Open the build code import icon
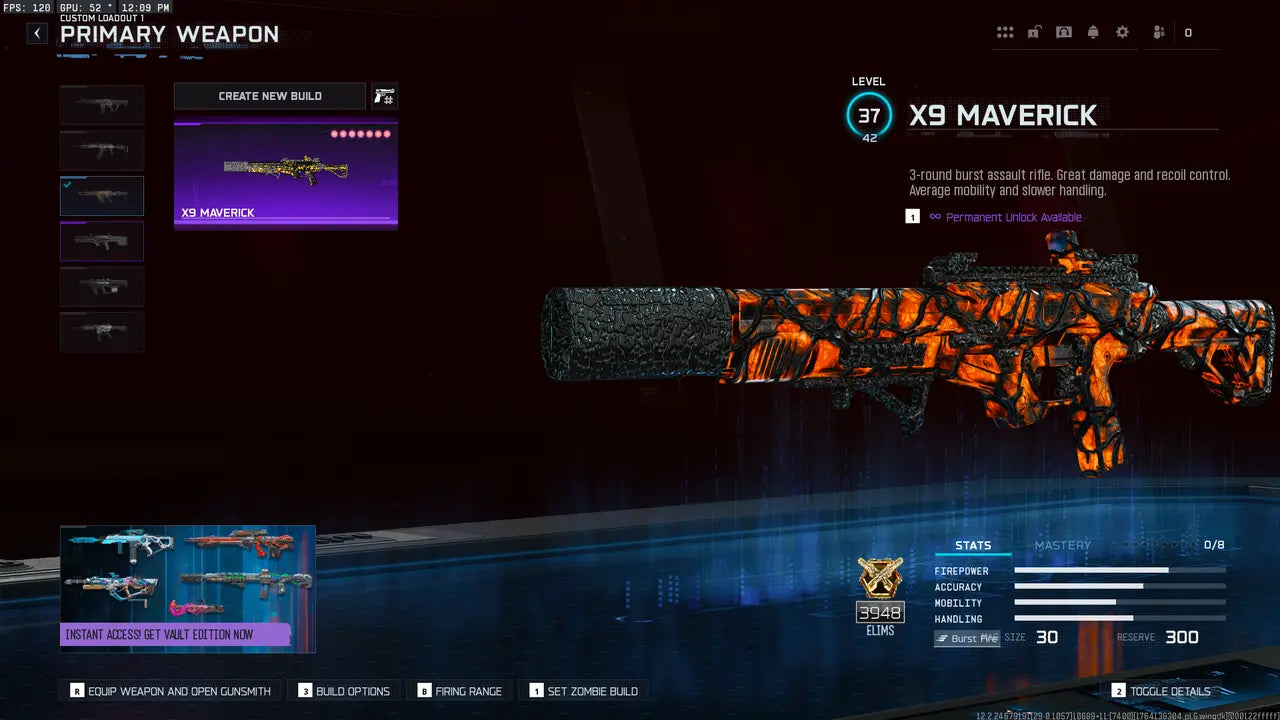 click(x=384, y=96)
